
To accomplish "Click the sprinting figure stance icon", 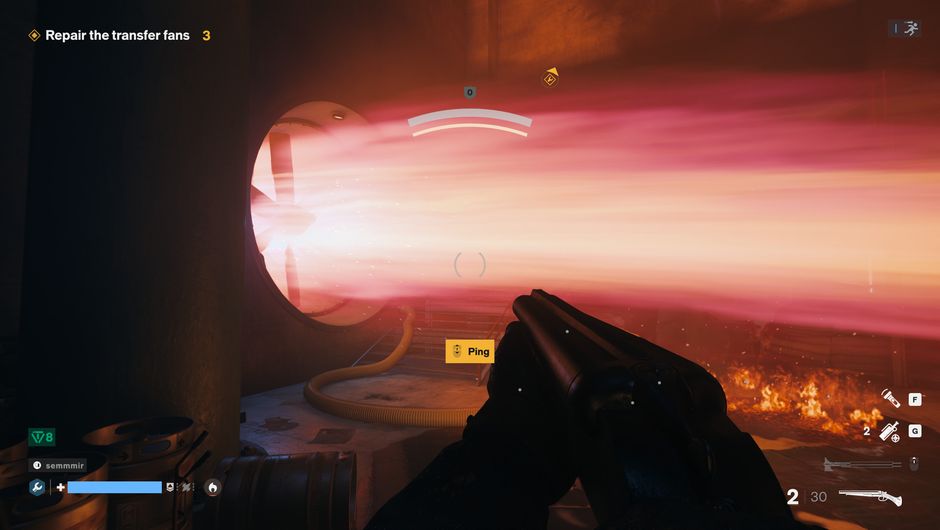I will (910, 29).
